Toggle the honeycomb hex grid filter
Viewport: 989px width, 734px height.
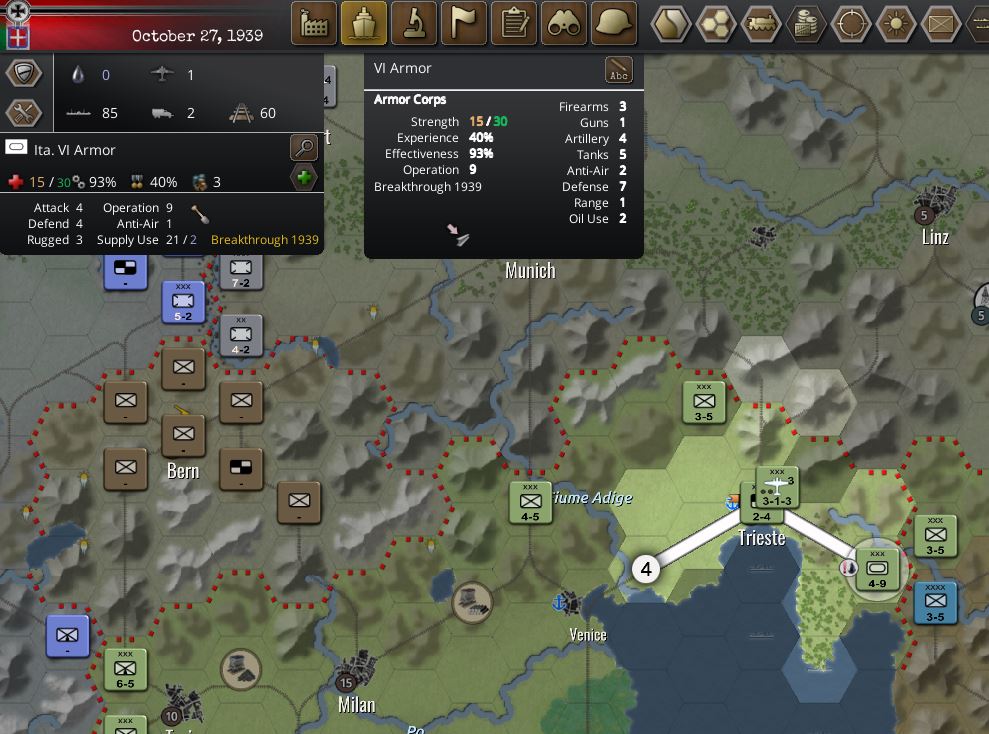[716, 24]
